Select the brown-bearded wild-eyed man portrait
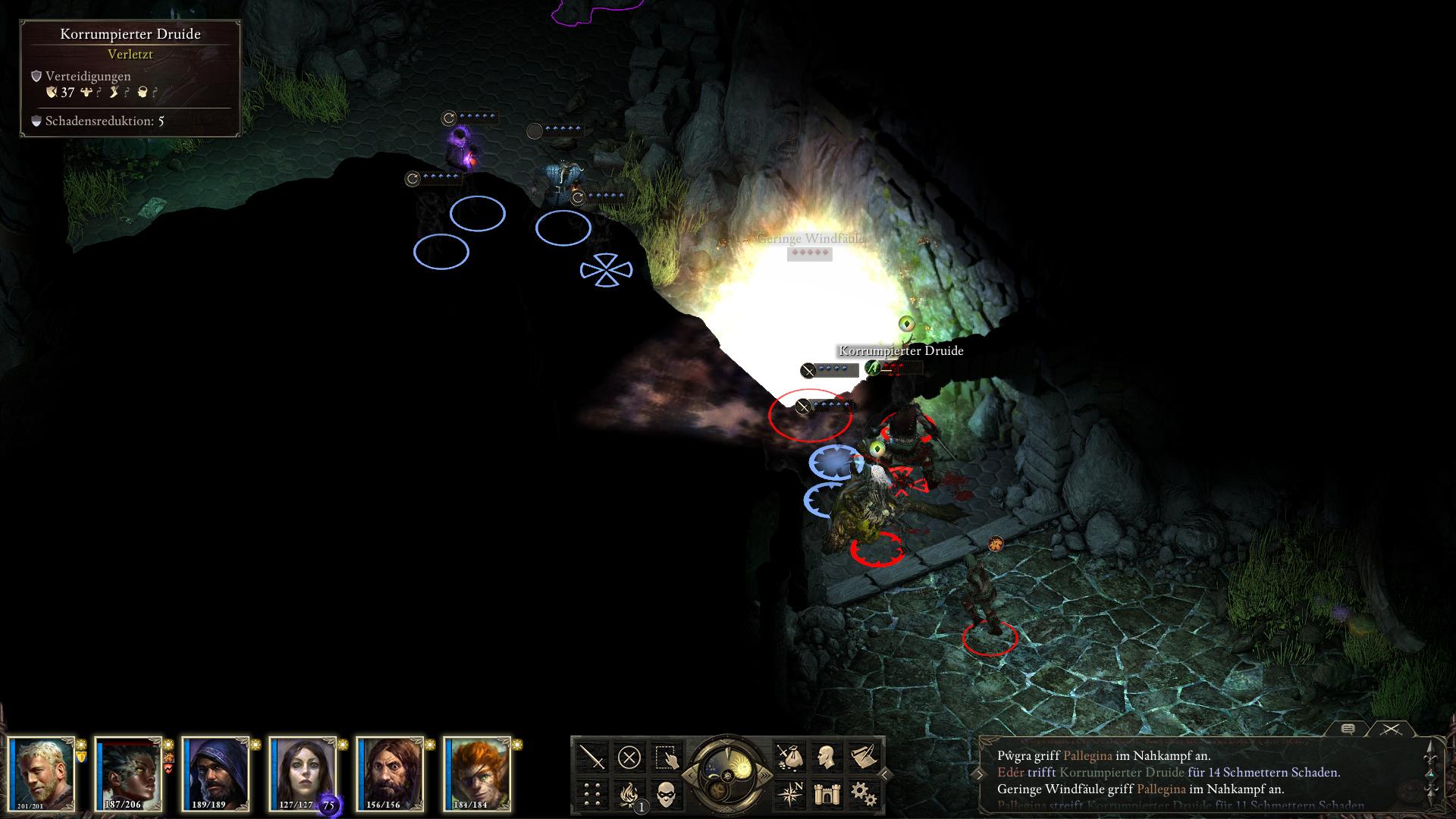Viewport: 1456px width, 819px height. click(390, 773)
